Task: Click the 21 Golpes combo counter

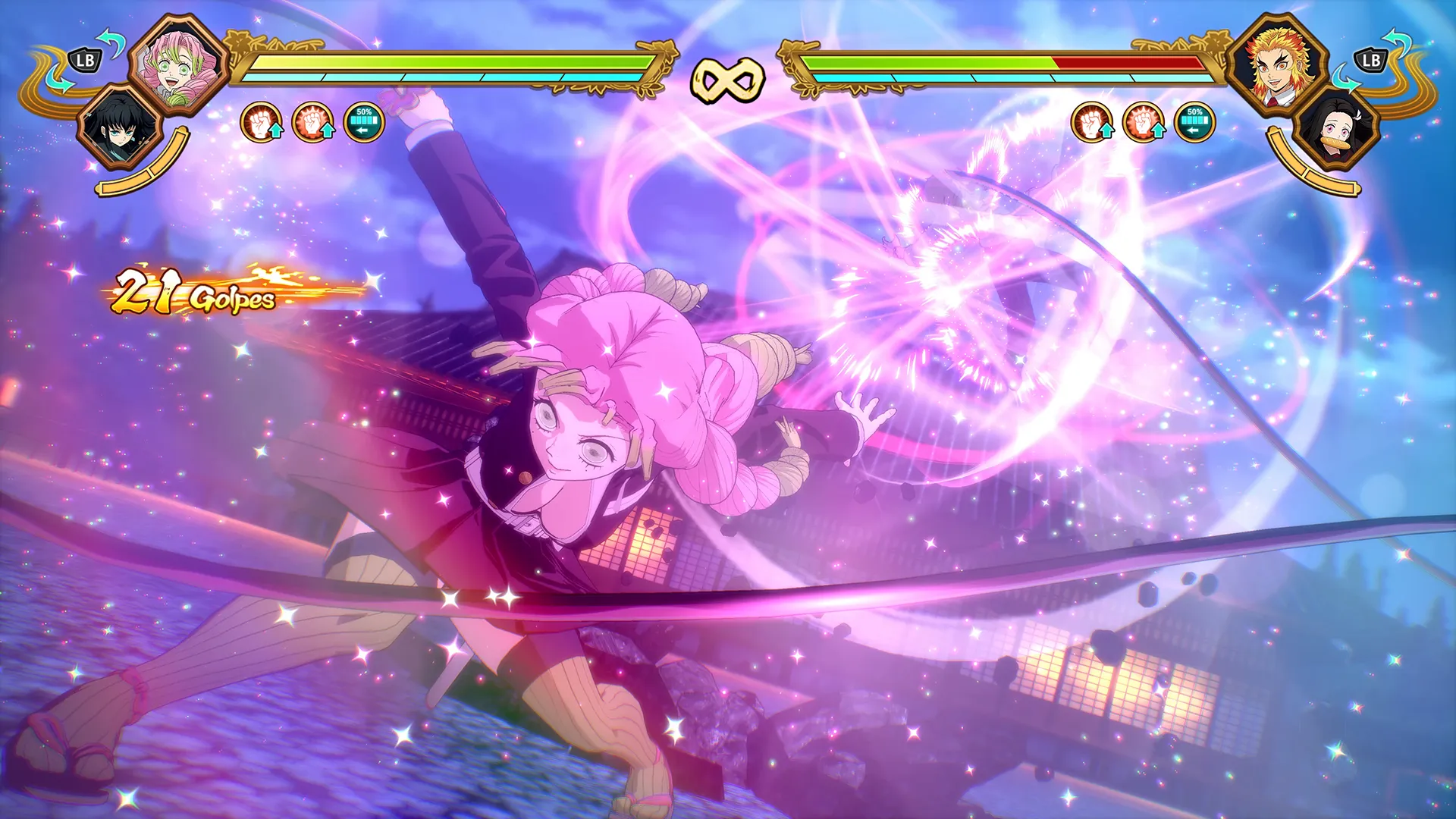Action: coord(193,294)
